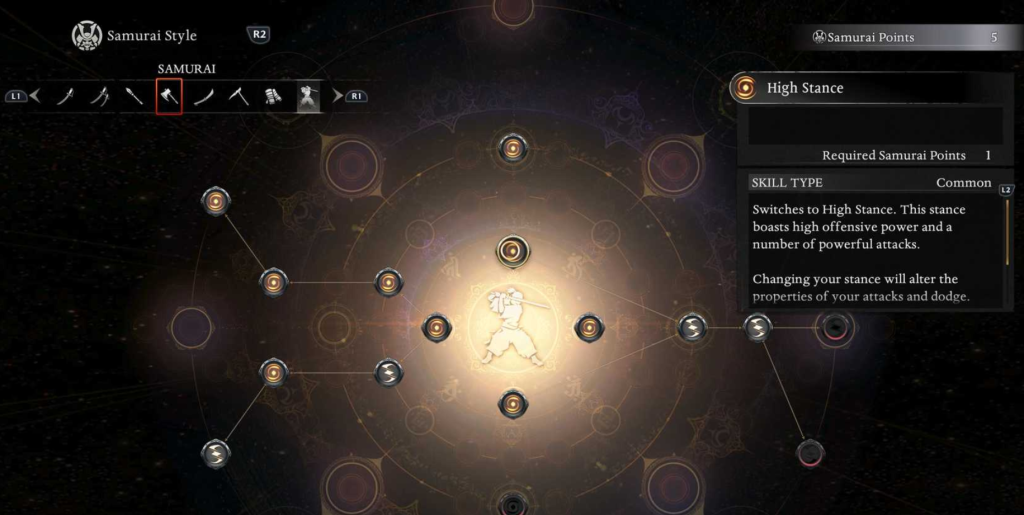Image resolution: width=1024 pixels, height=515 pixels.
Task: Select the red-outlined axe skill tab
Action: click(169, 97)
